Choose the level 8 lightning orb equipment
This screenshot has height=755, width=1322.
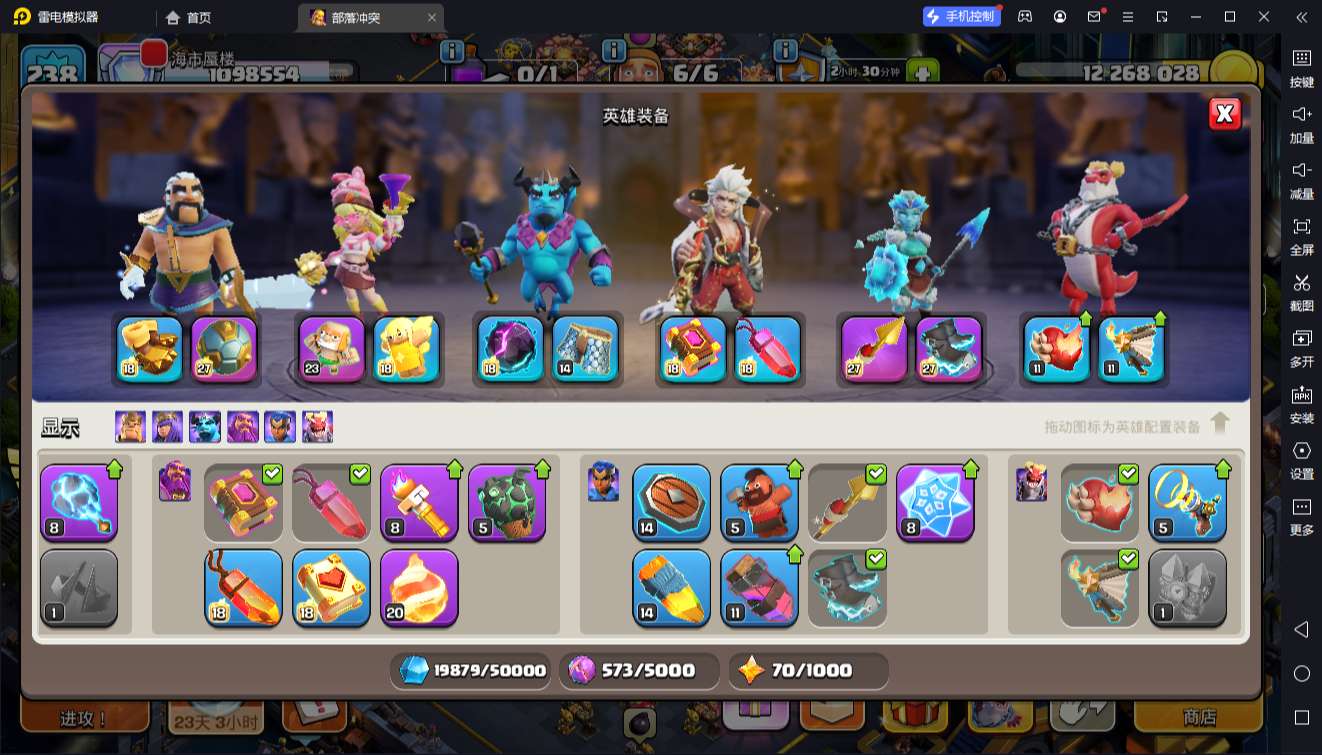point(79,502)
